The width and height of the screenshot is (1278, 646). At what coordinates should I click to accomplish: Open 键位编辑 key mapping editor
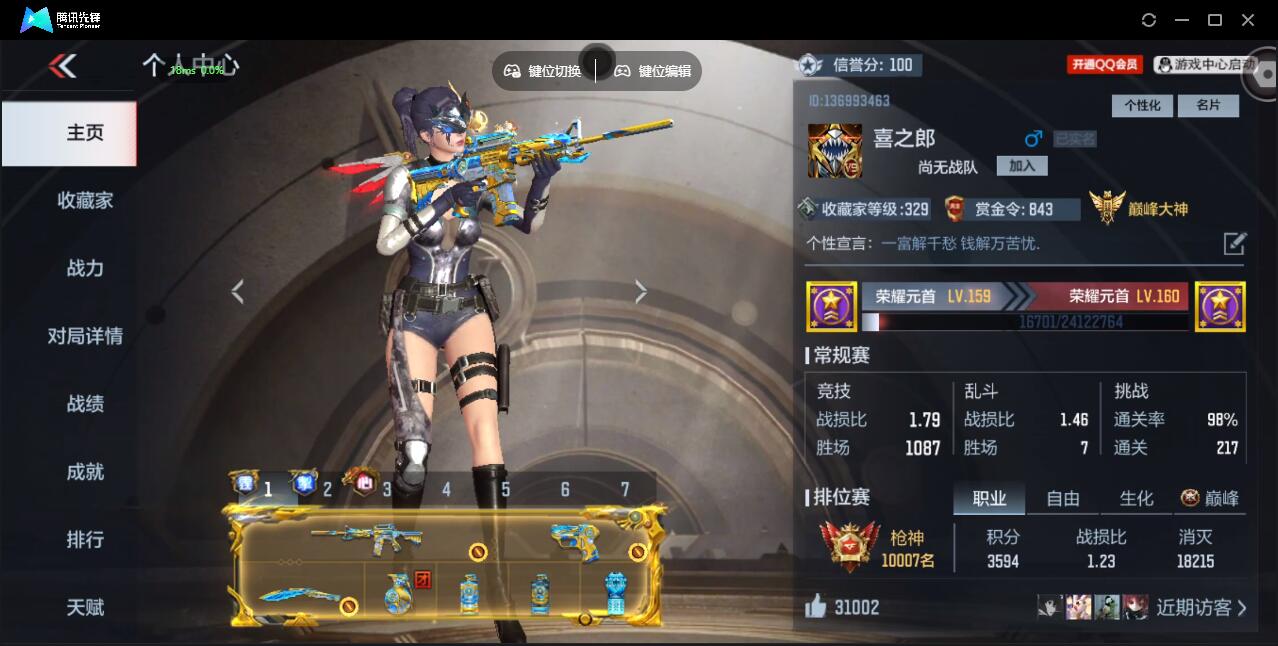(653, 71)
